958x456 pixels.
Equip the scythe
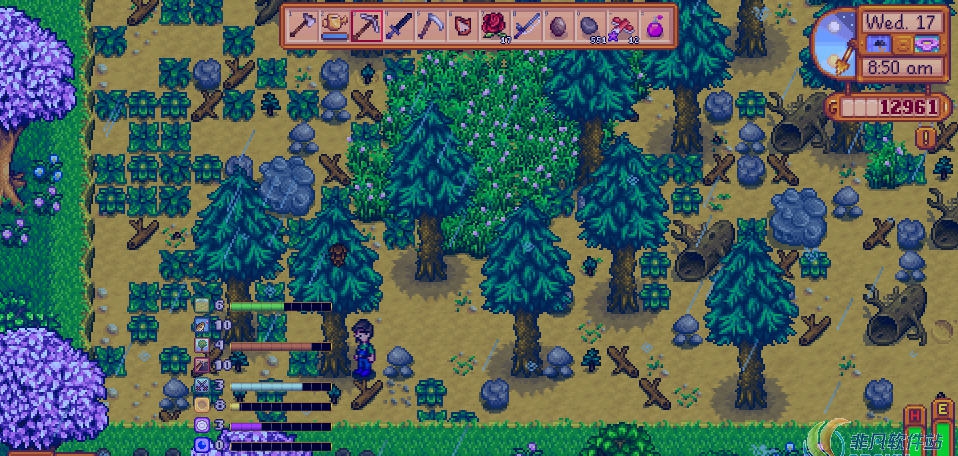431,24
